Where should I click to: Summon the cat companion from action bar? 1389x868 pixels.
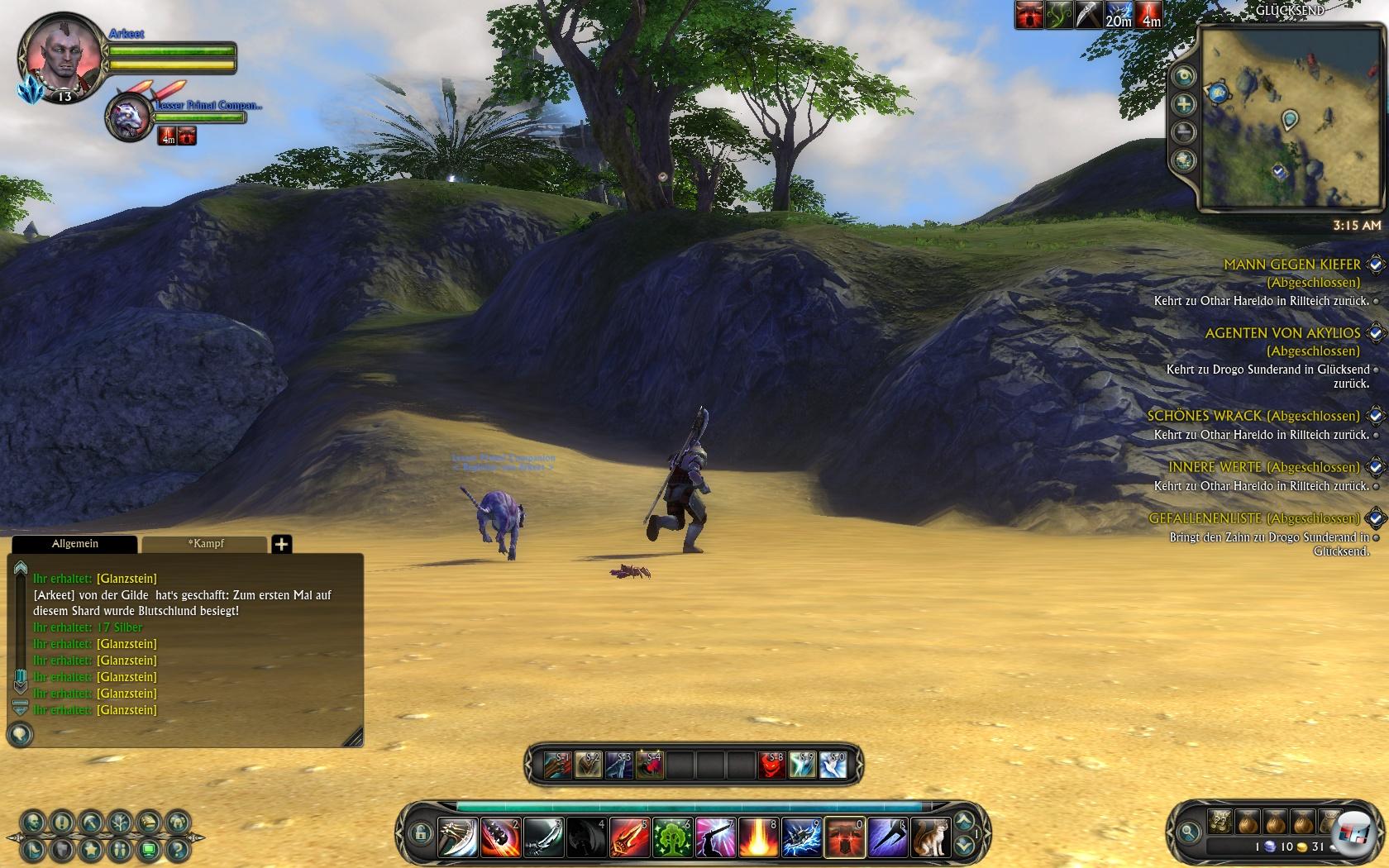[x=930, y=837]
